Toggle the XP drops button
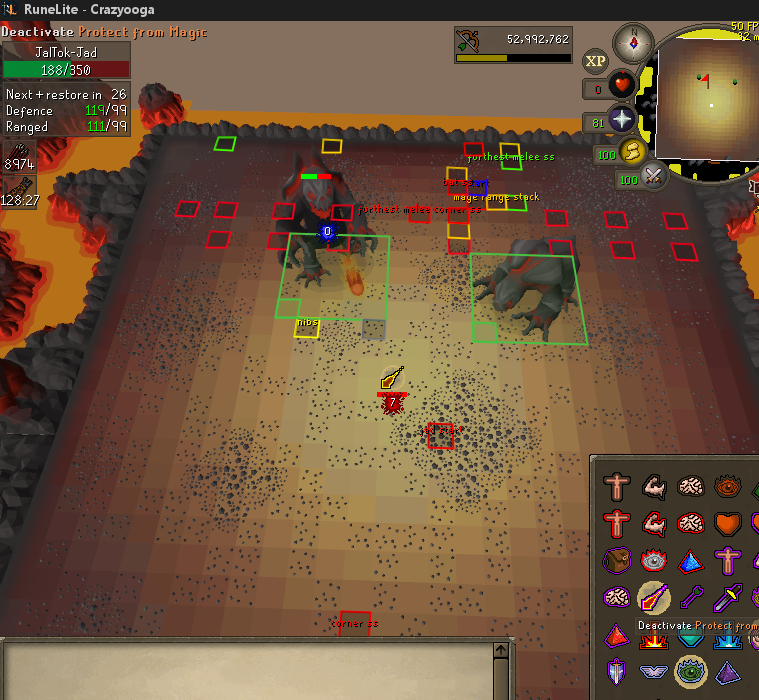Screen dimensions: 759x700 [x=596, y=61]
